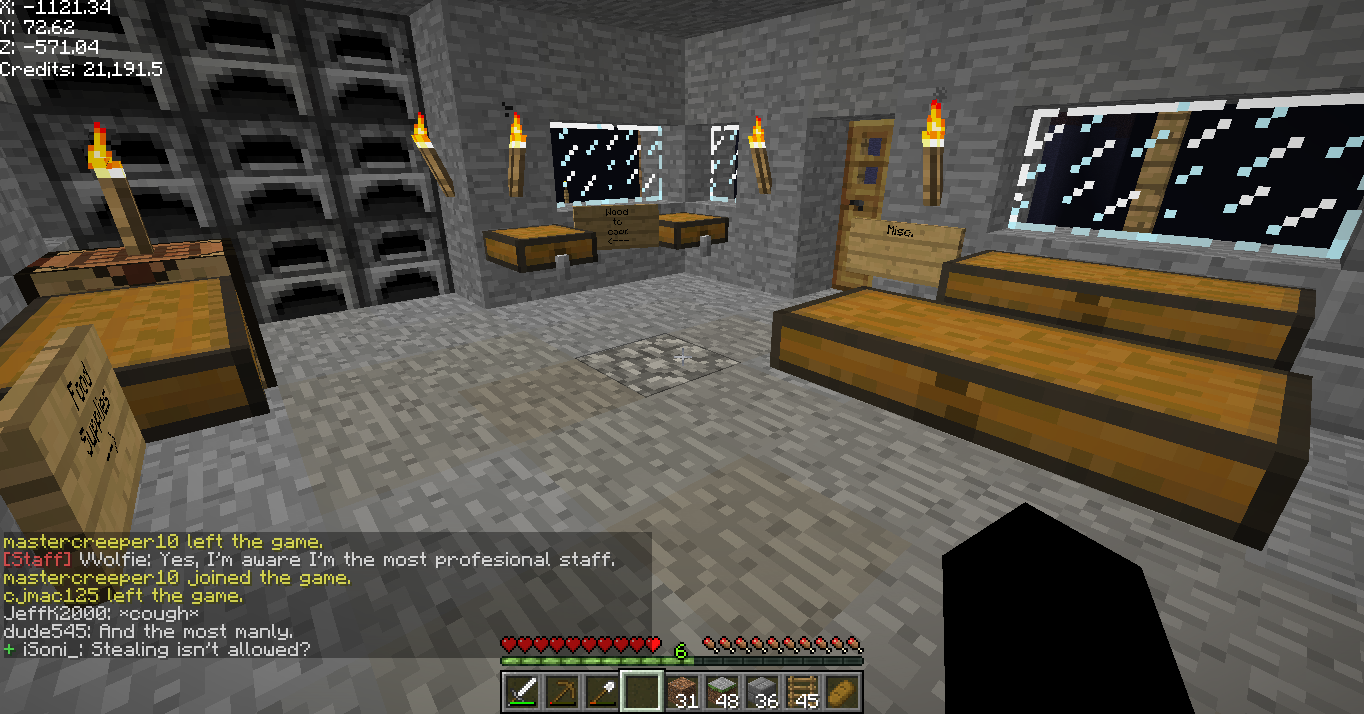
Task: Select the ladder stack of 45
Action: [x=802, y=690]
